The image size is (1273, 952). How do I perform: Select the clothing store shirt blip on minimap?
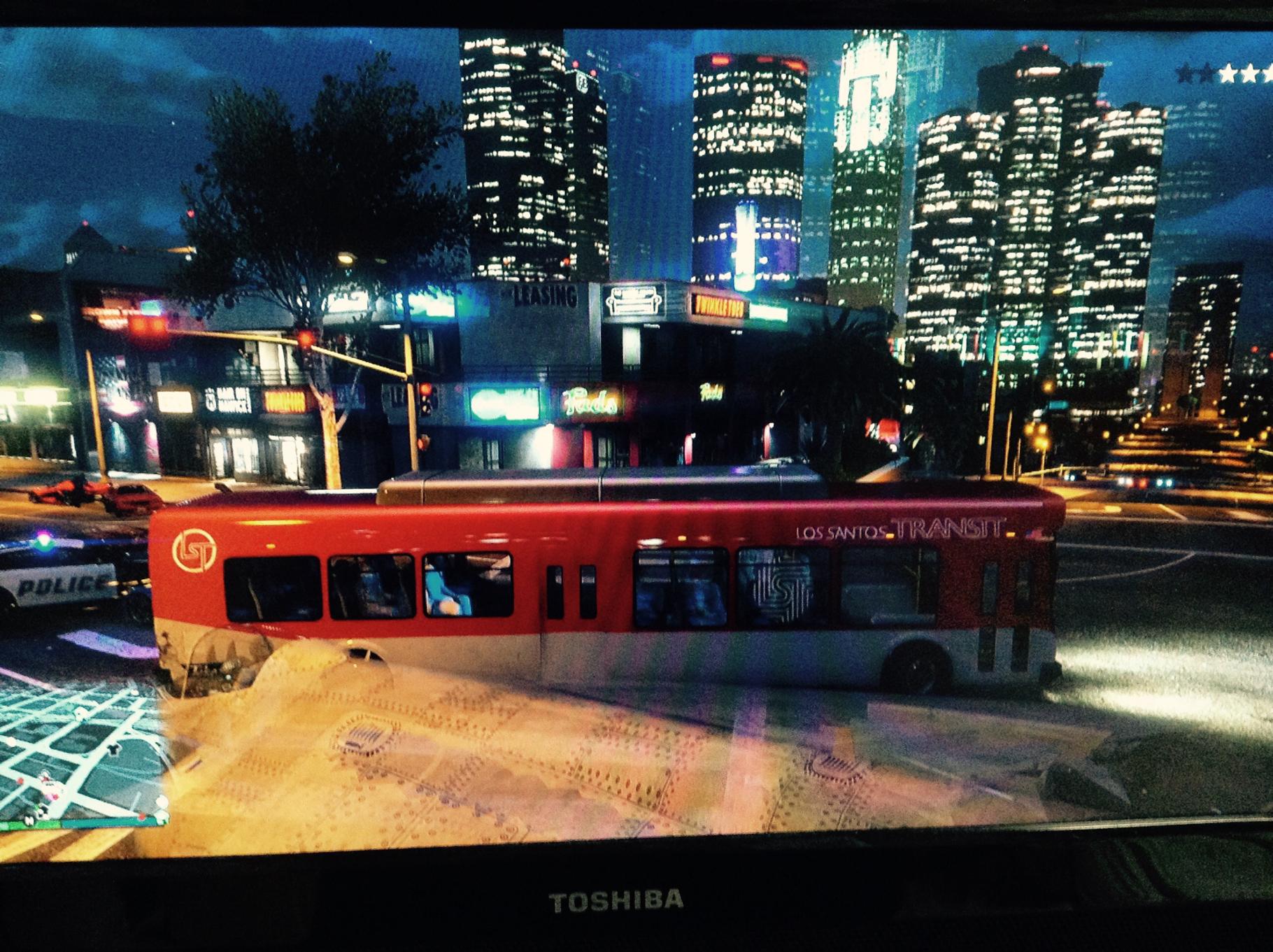pos(114,750)
